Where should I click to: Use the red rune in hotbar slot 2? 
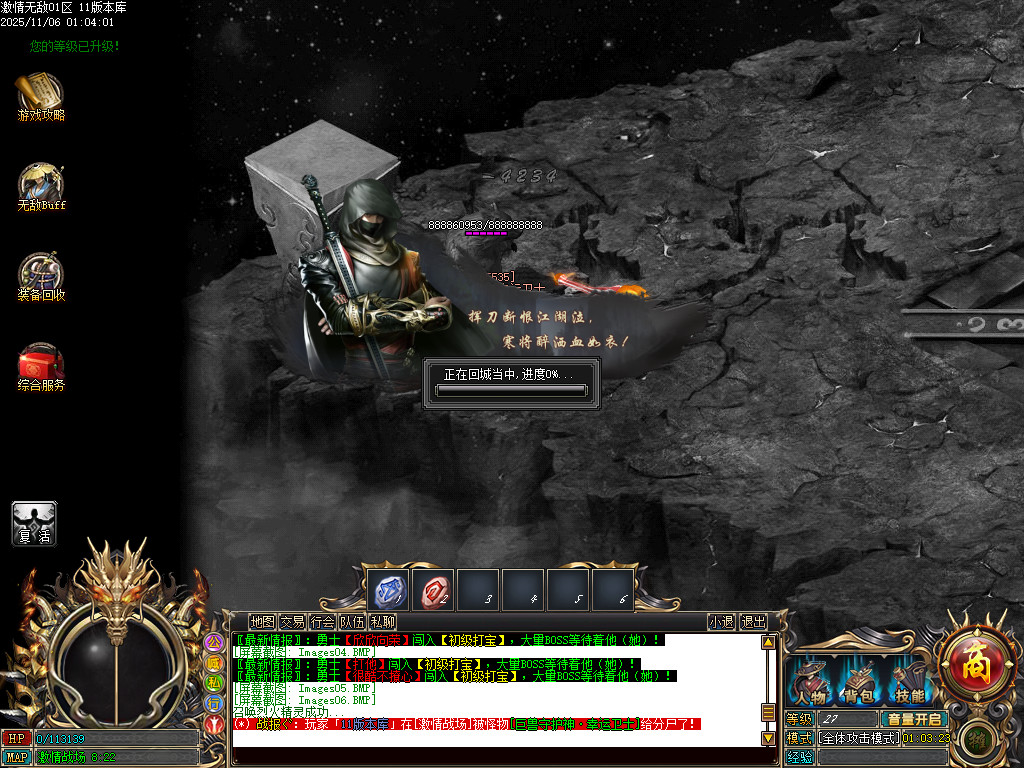[434, 591]
